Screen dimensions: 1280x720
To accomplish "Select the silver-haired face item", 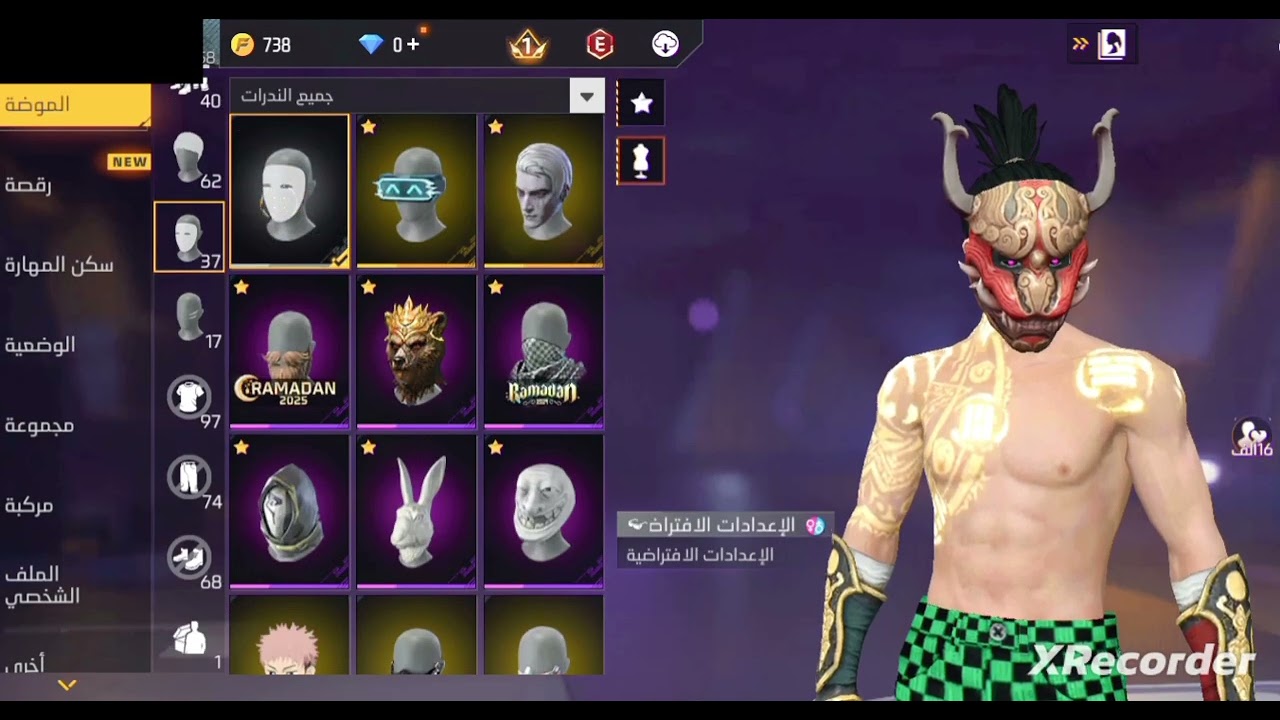I will [x=543, y=191].
